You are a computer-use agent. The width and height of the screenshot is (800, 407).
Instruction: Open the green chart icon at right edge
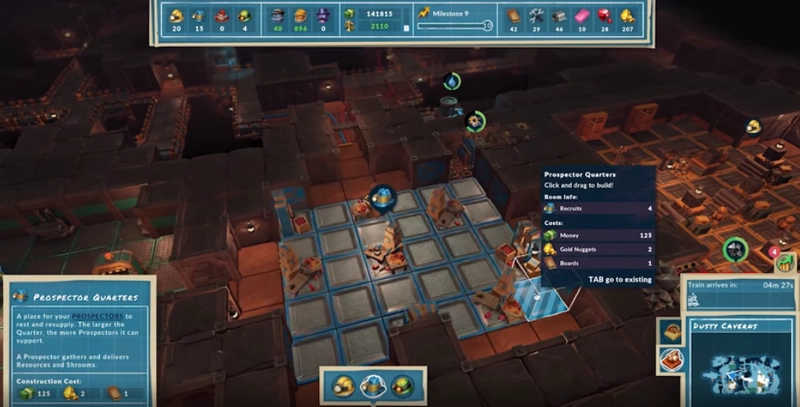click(x=784, y=264)
